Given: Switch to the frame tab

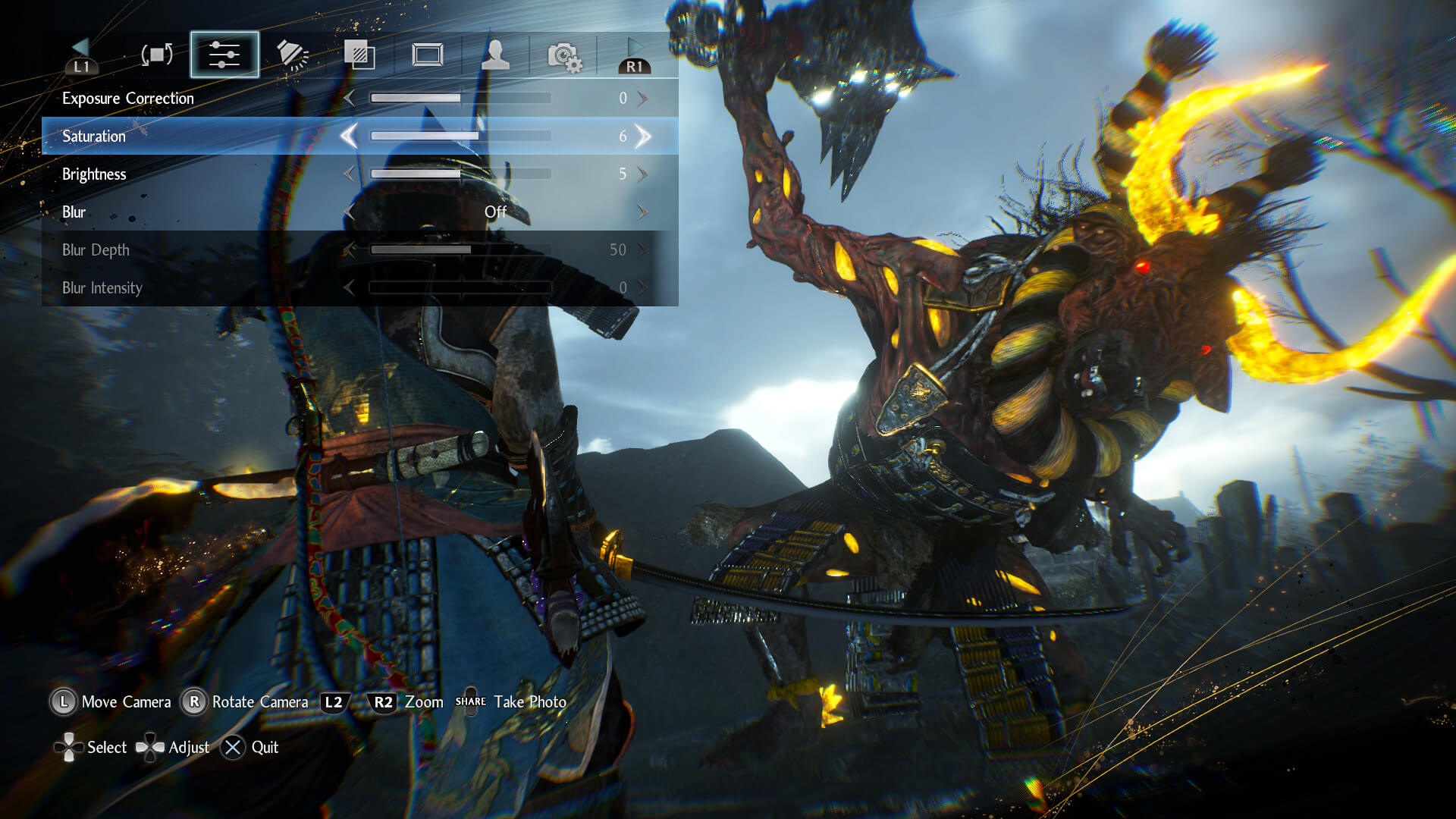Looking at the screenshot, I should coord(427,55).
